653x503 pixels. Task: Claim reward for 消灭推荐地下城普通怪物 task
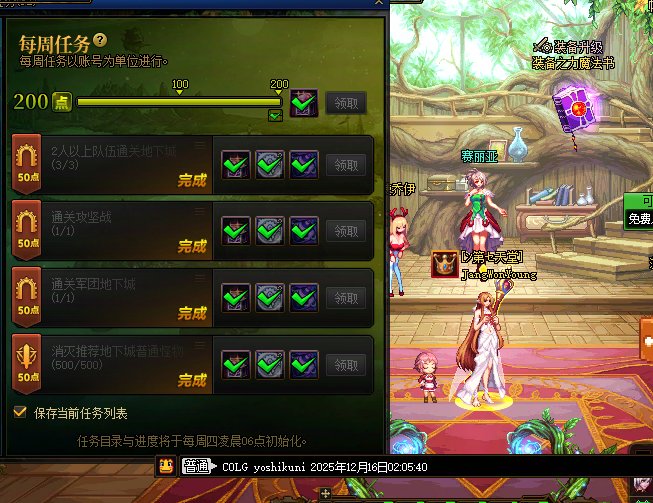point(346,365)
